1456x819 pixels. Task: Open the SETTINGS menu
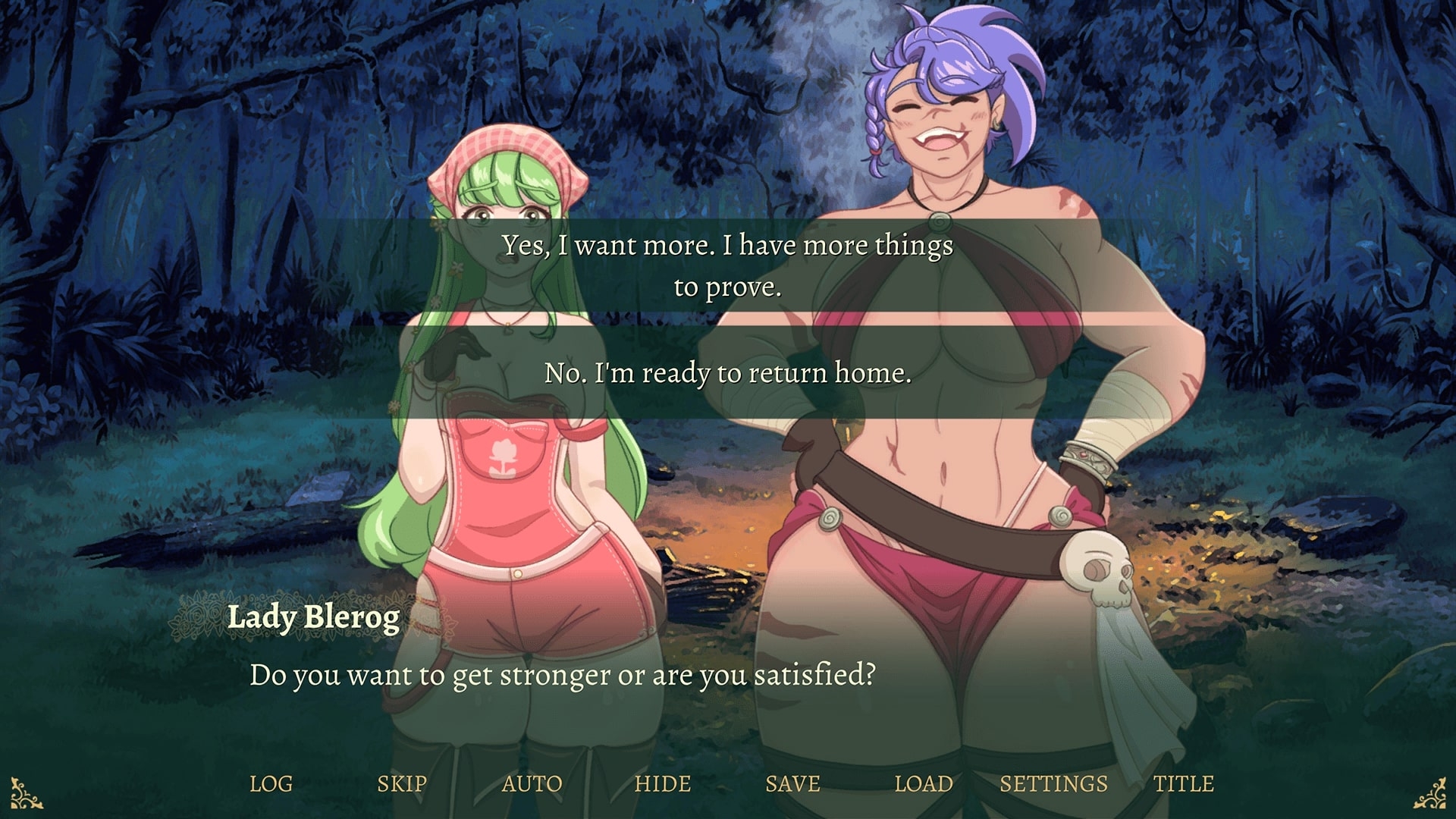tap(1053, 783)
